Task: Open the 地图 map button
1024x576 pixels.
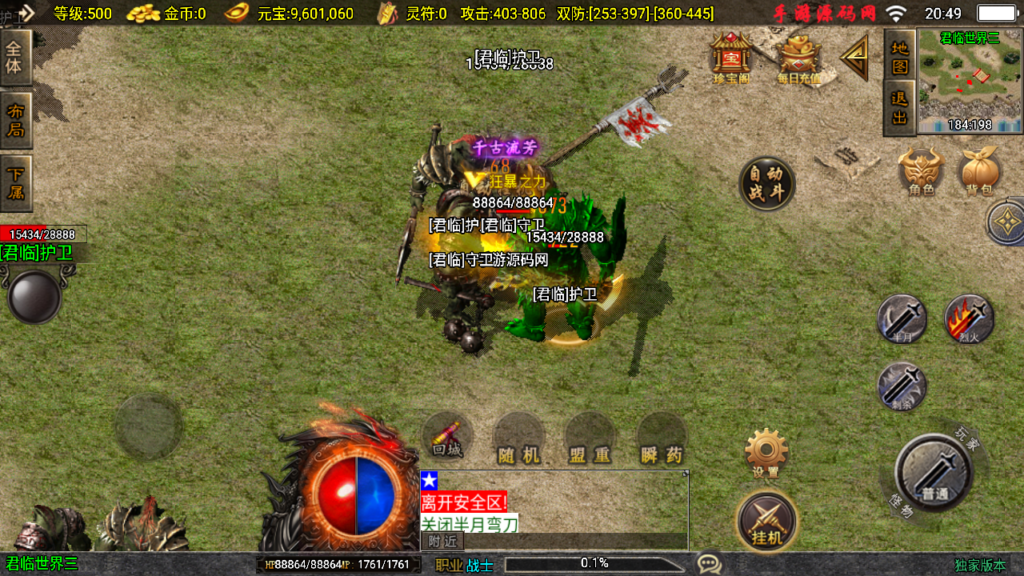Action: (900, 57)
